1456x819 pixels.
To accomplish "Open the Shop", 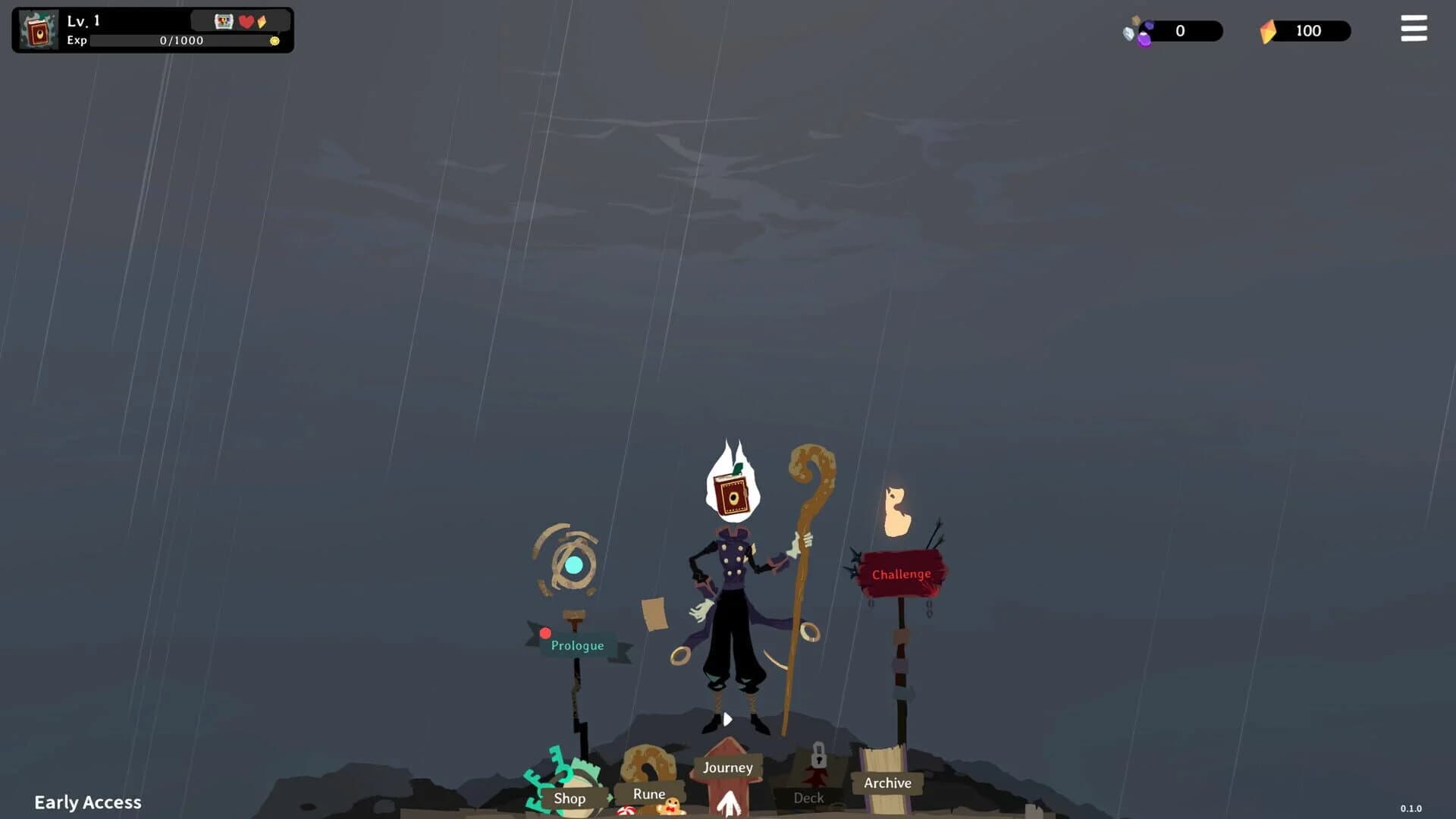I will (x=570, y=798).
